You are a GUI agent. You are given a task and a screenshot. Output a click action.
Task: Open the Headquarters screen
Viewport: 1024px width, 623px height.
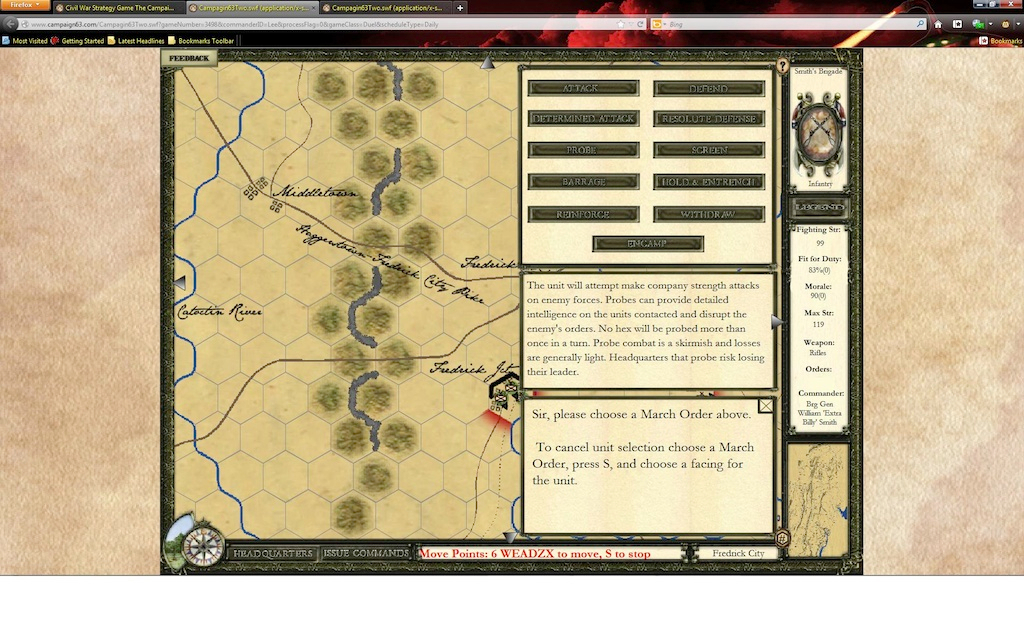273,553
